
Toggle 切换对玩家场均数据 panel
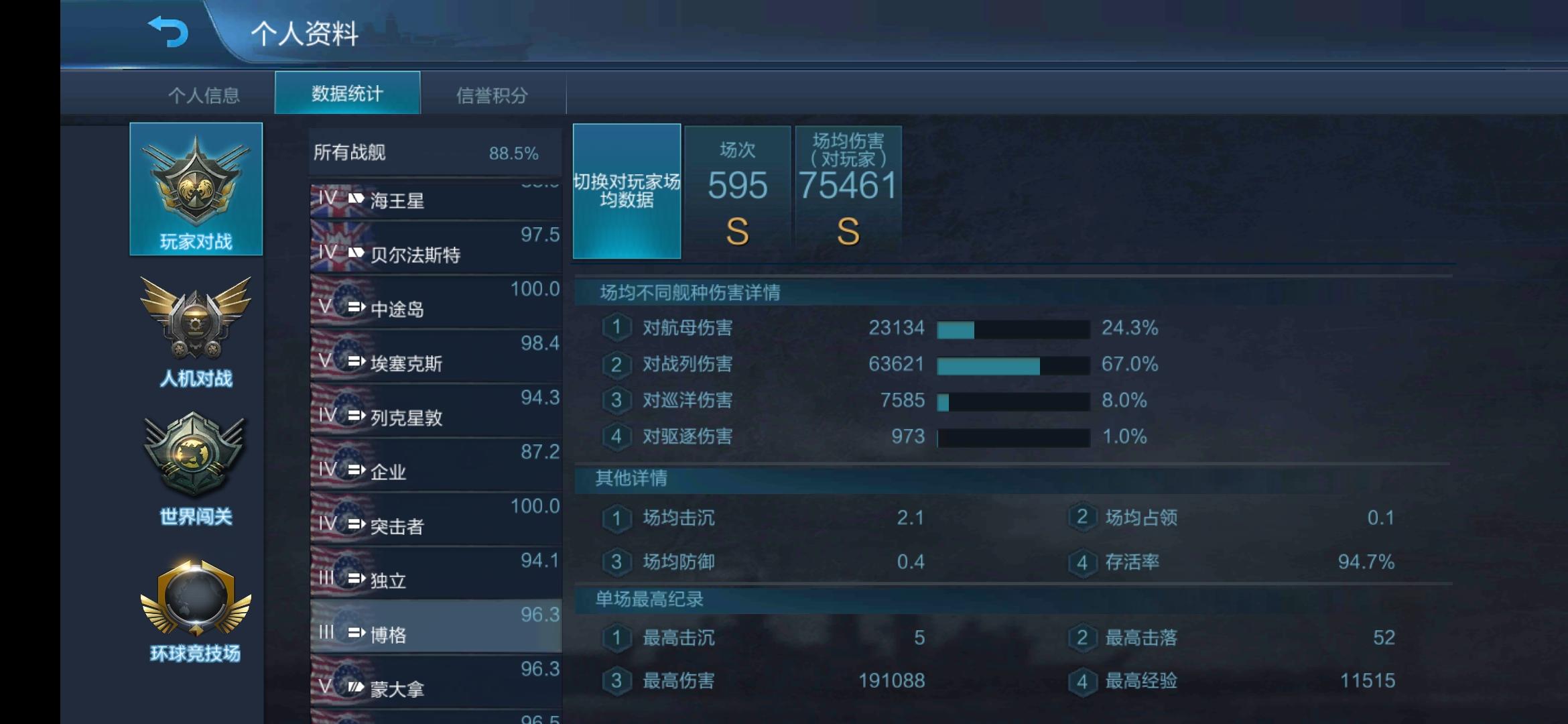point(626,191)
